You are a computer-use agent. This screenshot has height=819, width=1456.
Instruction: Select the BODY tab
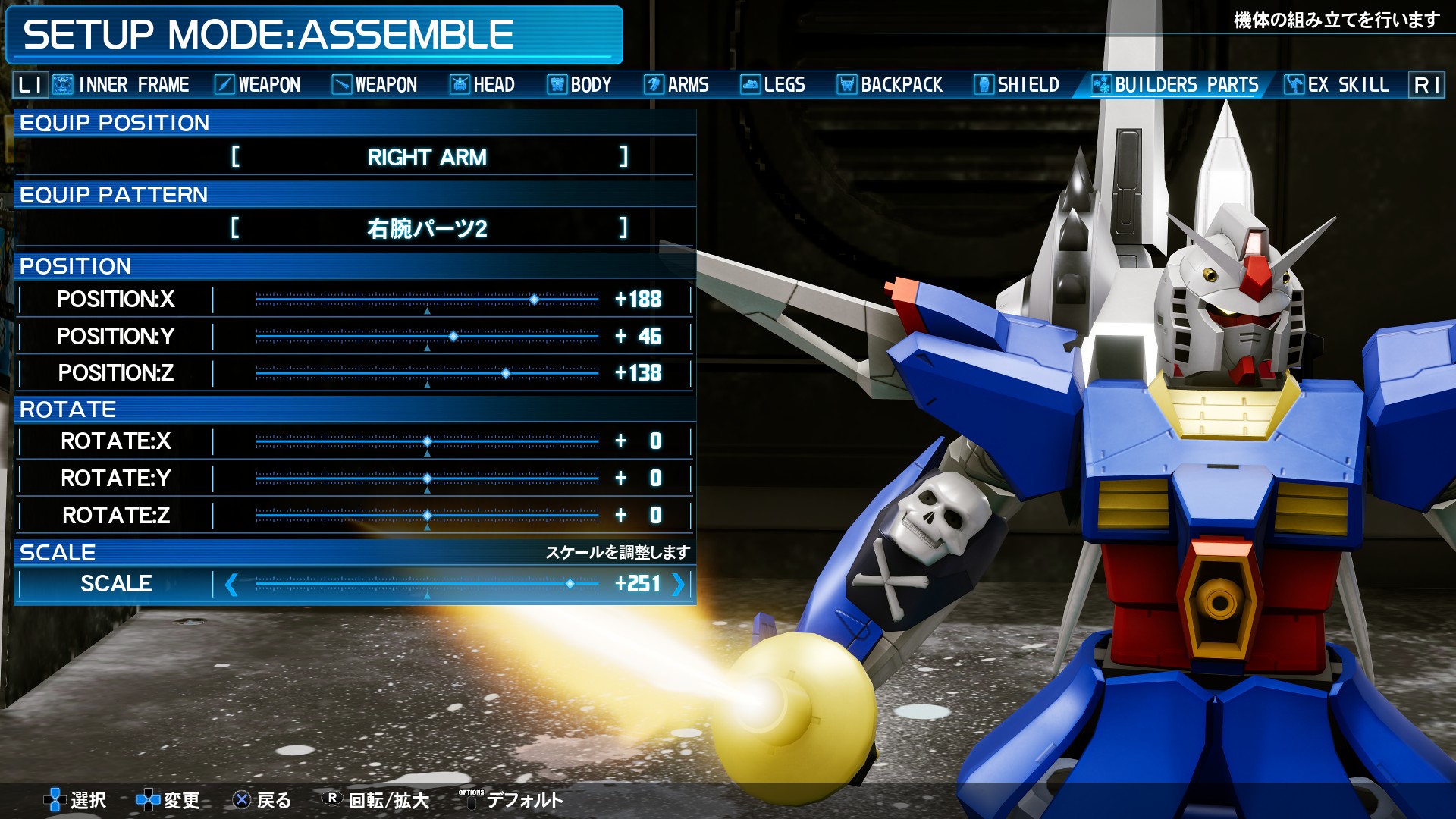coord(580,84)
